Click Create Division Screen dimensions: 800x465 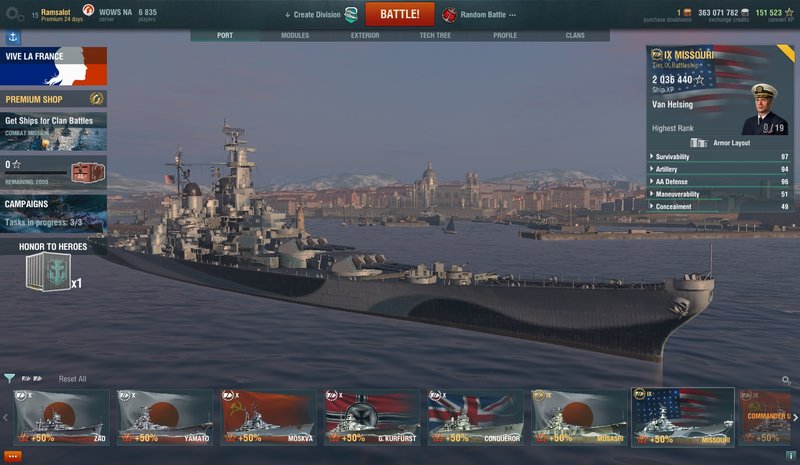(x=316, y=15)
